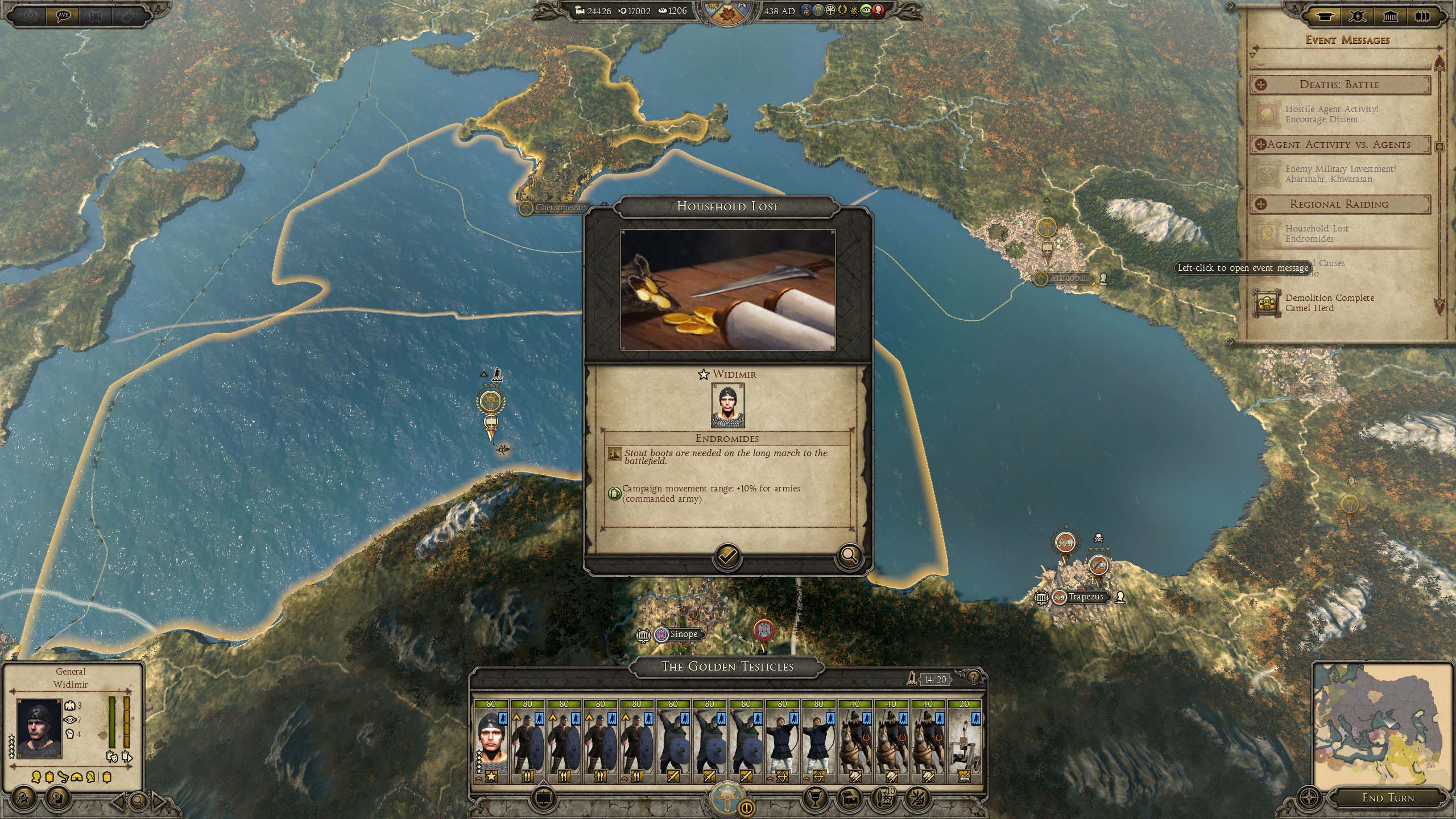Click the crossed-swords shield tab above Event Messages

[1358, 16]
